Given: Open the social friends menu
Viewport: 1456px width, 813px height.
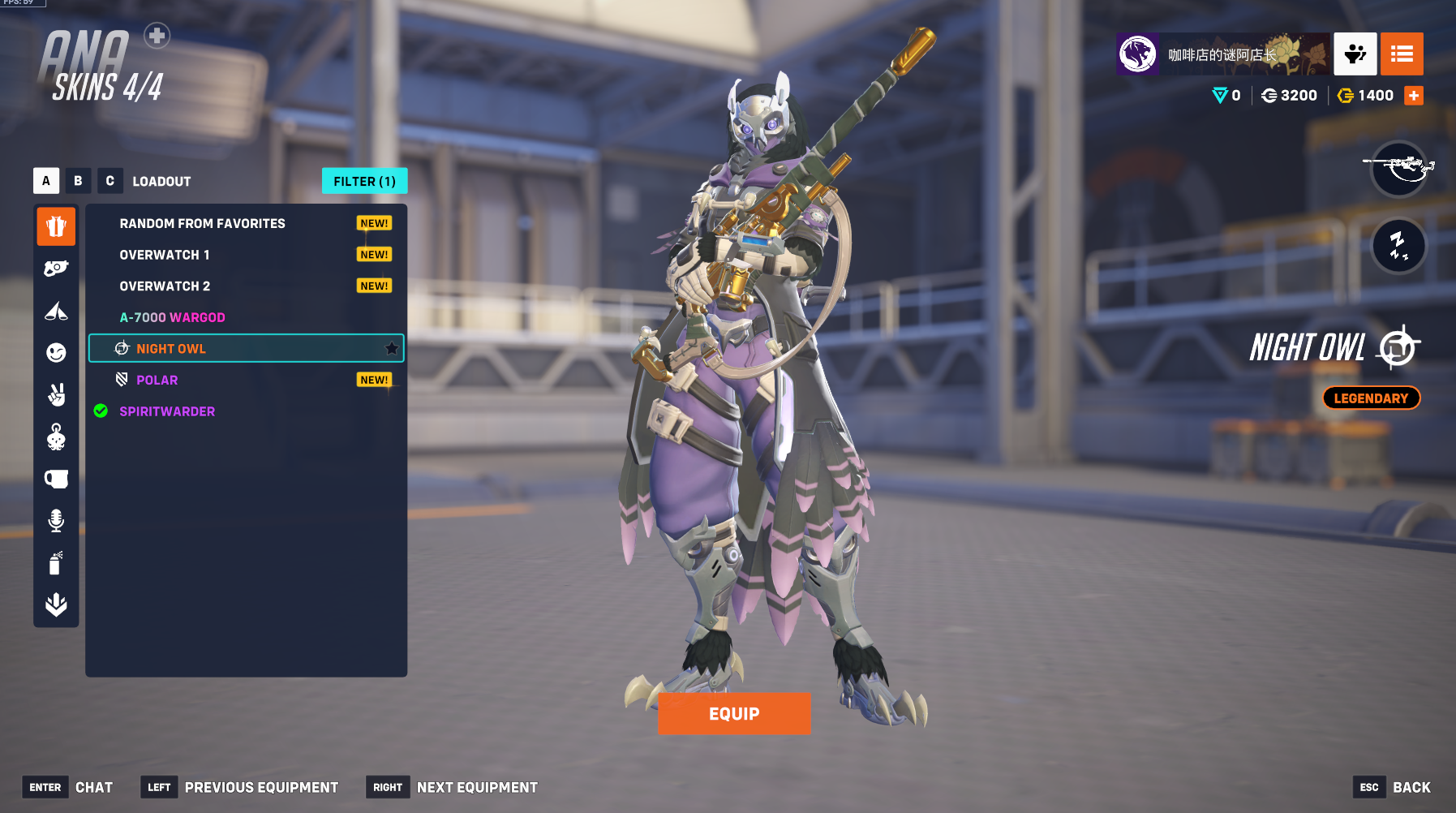Looking at the screenshot, I should pos(1355,54).
